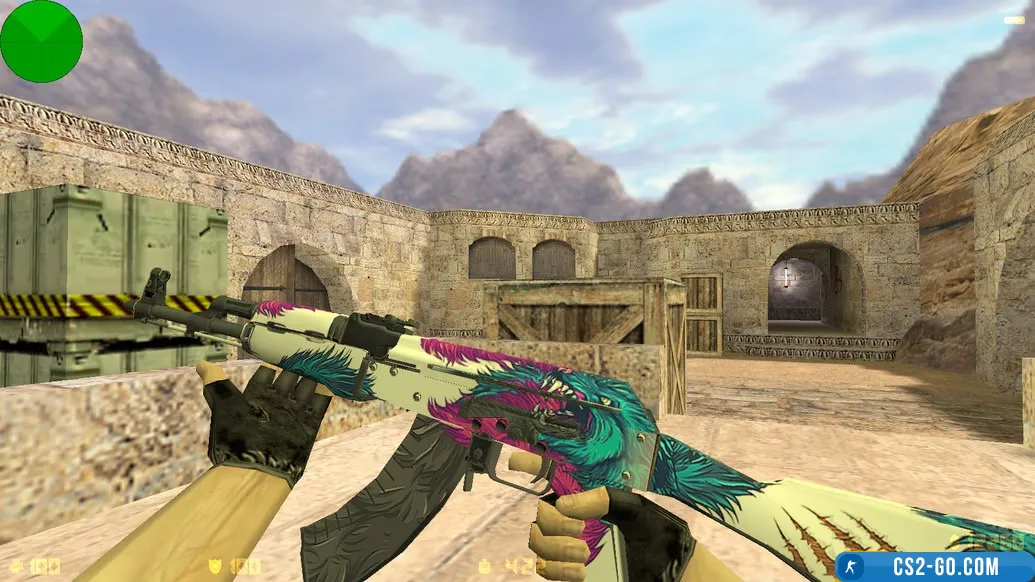Click the green circular radar
The width and height of the screenshot is (1035, 582).
[x=41, y=41]
